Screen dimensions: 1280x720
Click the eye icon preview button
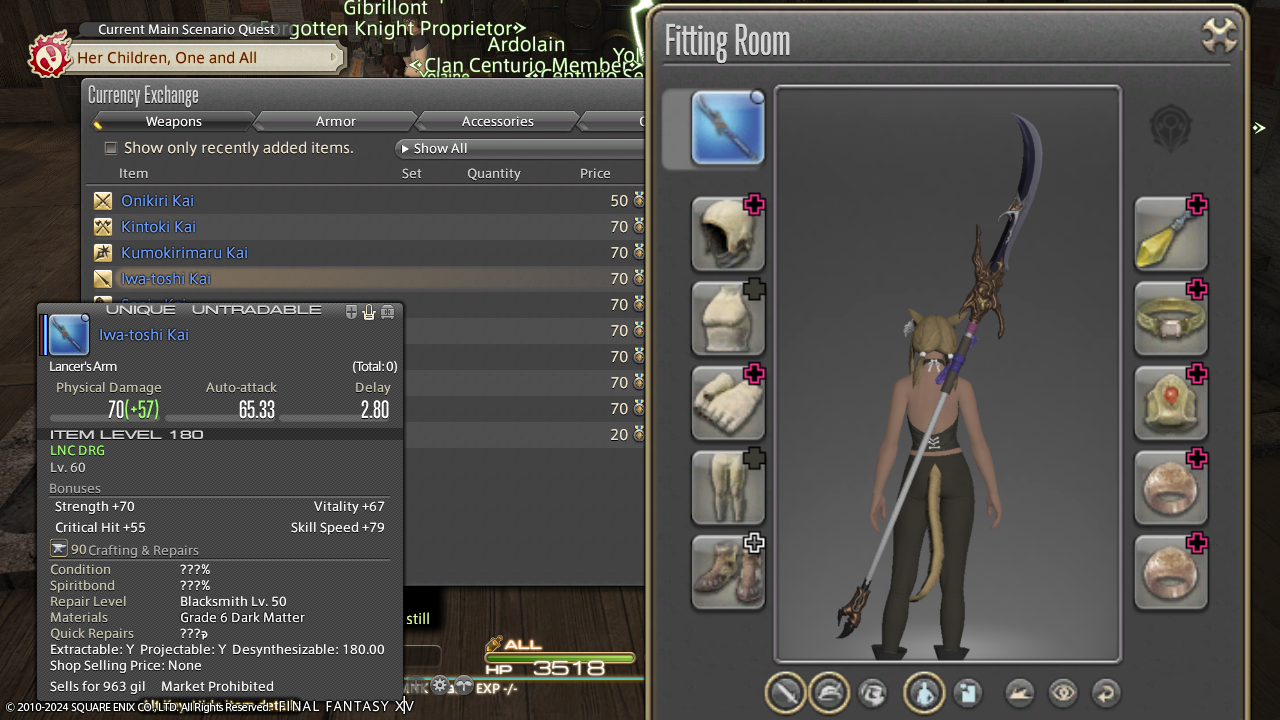point(1062,692)
